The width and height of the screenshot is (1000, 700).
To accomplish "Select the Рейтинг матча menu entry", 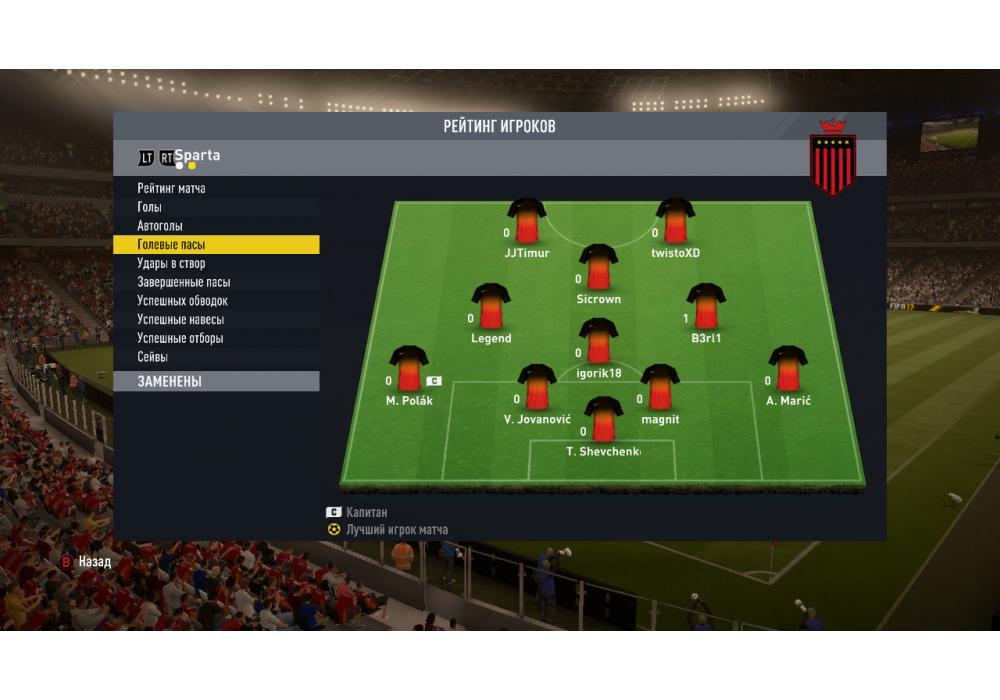I will pyautogui.click(x=172, y=188).
